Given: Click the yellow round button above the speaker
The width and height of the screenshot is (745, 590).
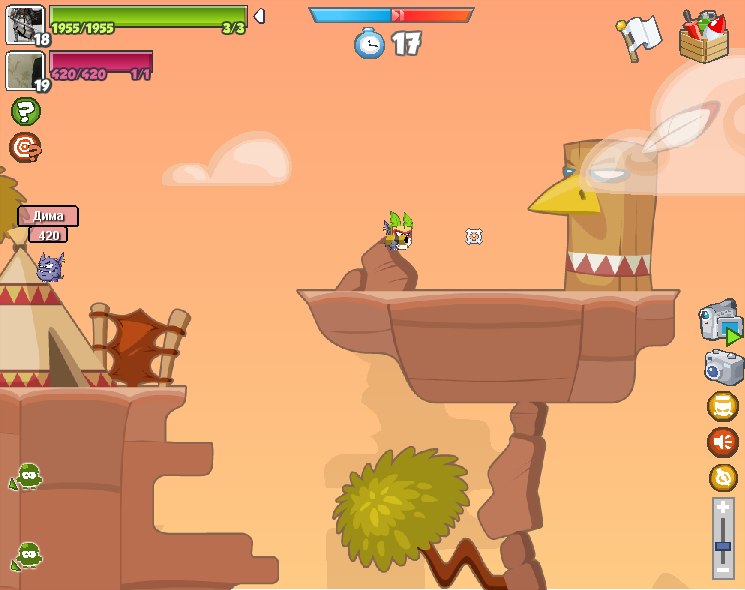Looking at the screenshot, I should pos(722,406).
